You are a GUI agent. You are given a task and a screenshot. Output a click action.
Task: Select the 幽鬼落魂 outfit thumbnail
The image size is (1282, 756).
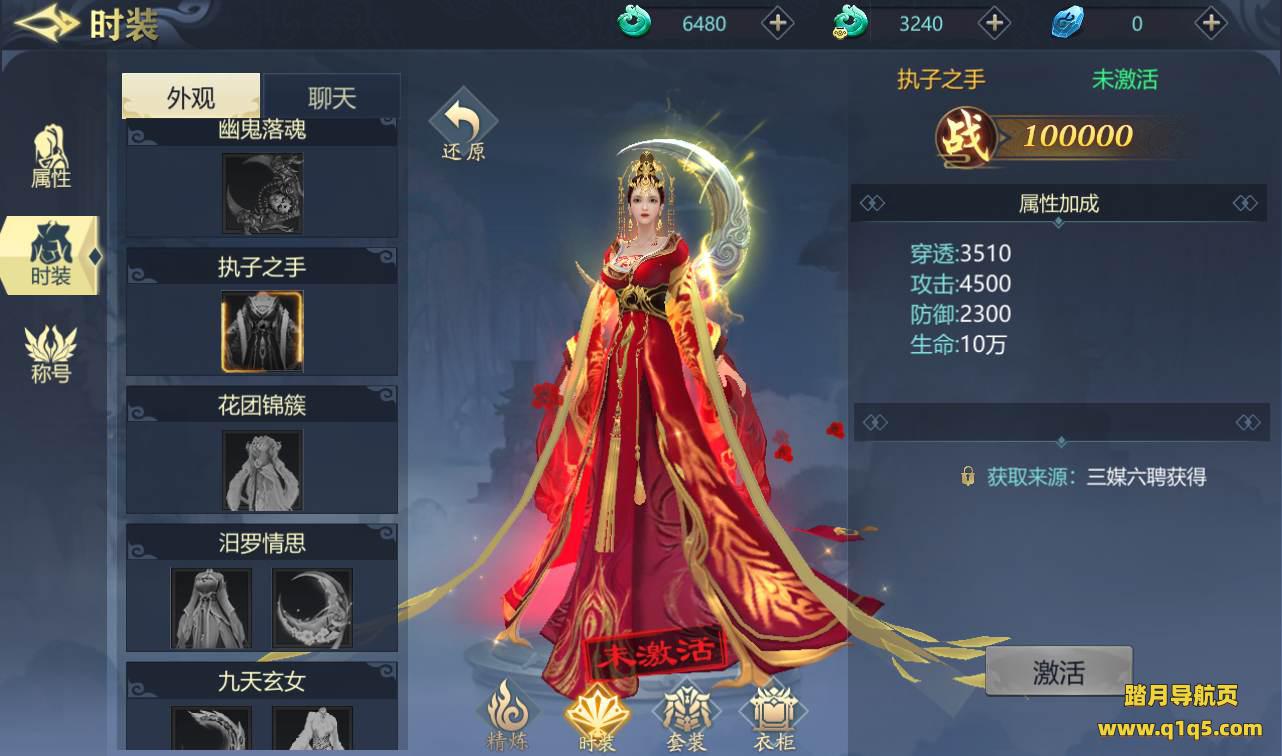tap(262, 193)
